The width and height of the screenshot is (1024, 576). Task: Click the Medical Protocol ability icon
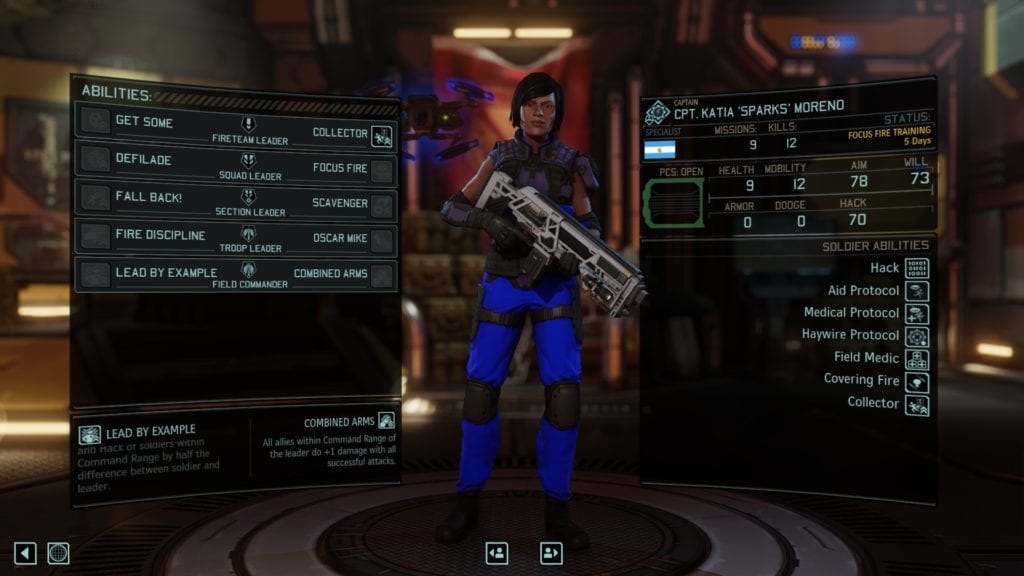tap(916, 314)
